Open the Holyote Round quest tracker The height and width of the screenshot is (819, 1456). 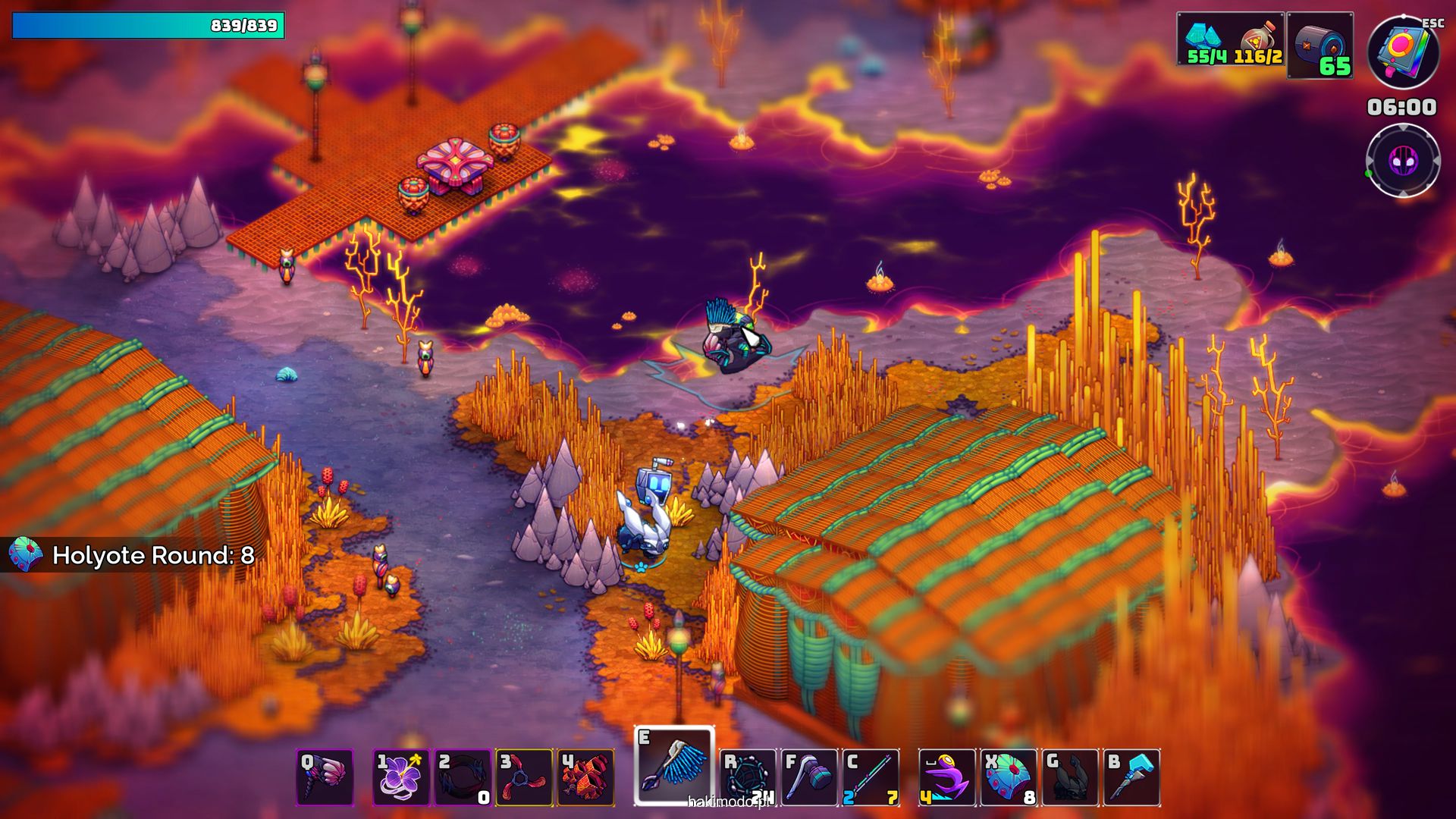pos(133,555)
